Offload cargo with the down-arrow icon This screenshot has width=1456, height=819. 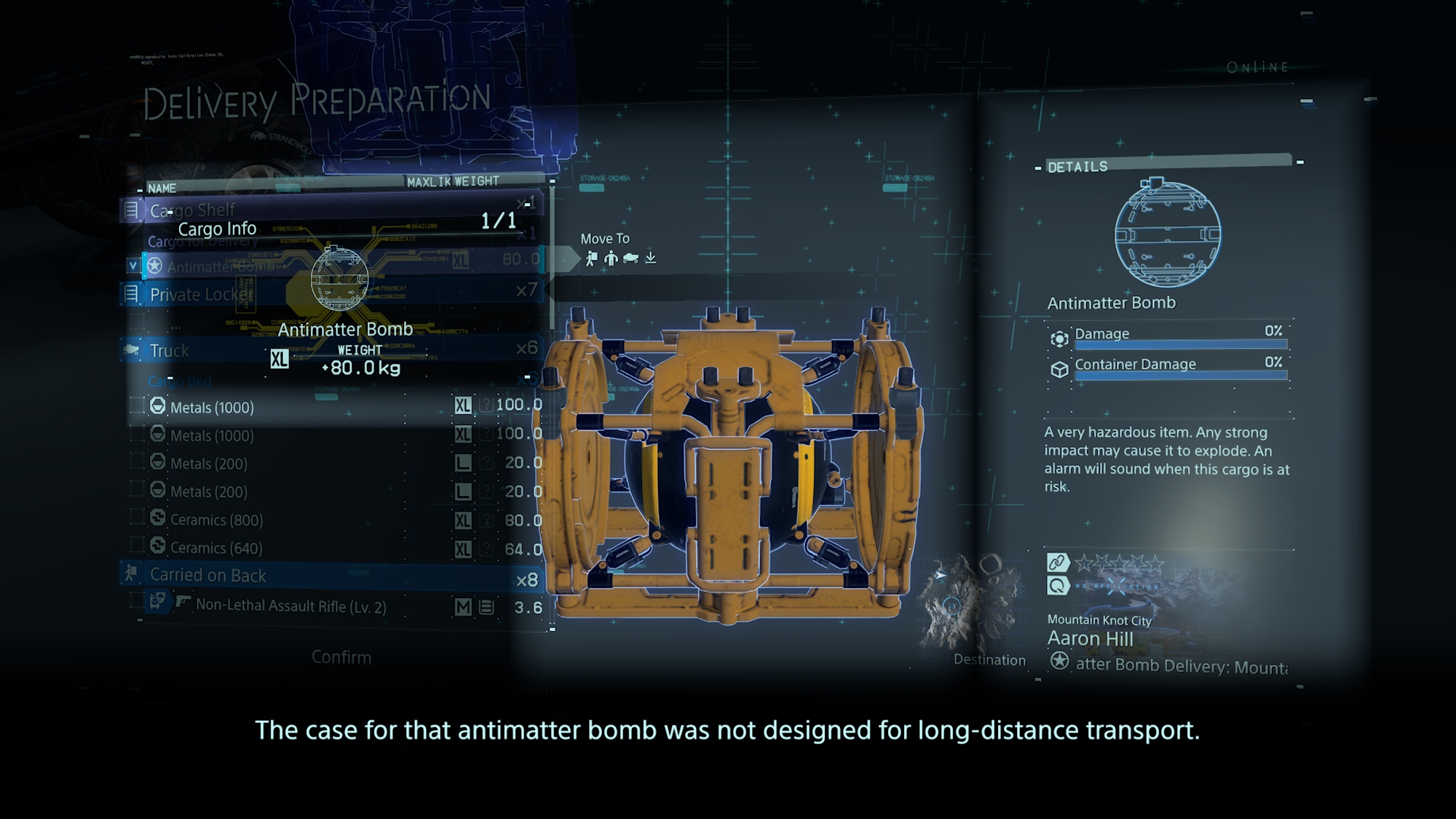coord(651,258)
